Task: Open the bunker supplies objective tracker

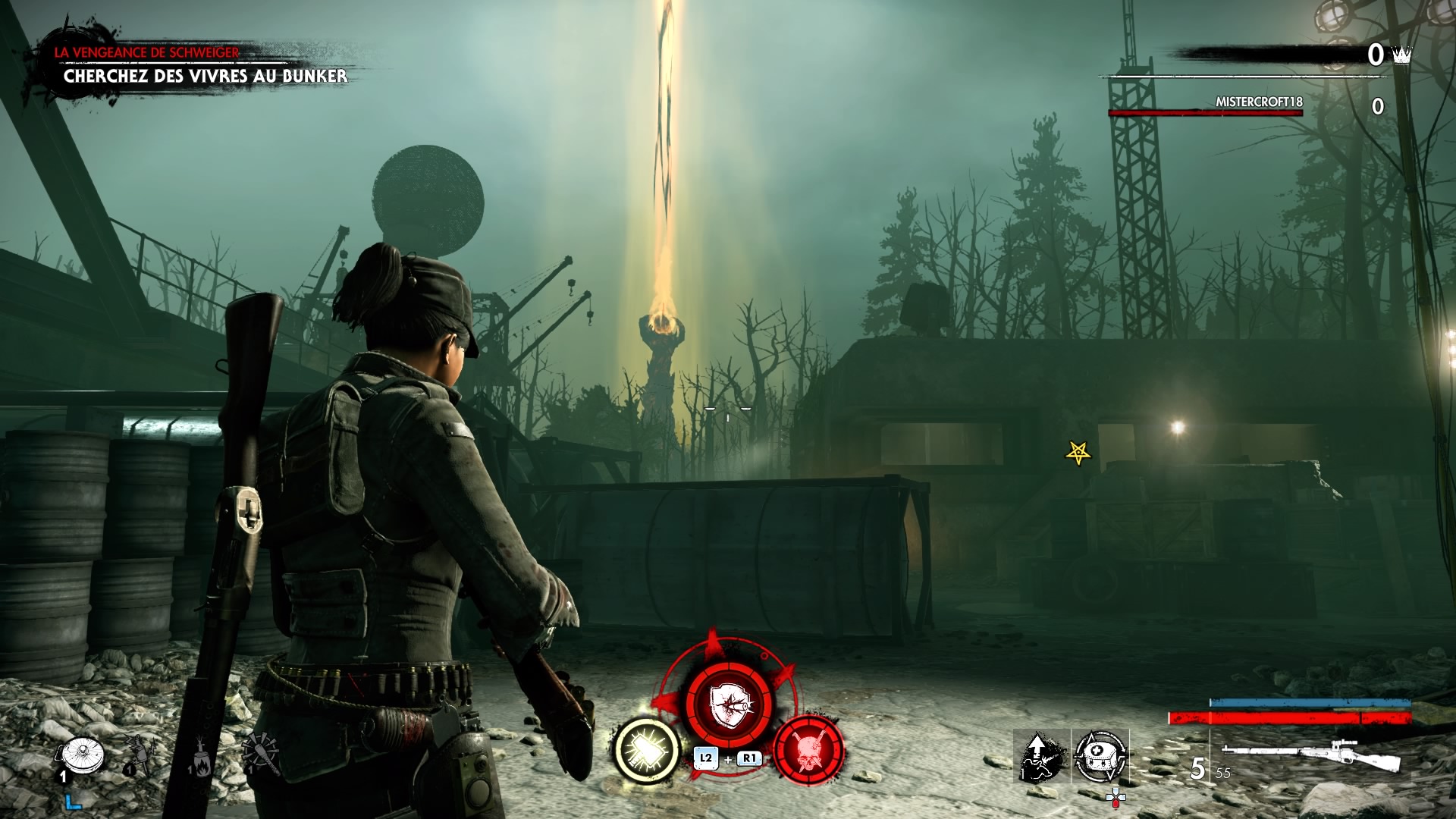Action: tap(205, 75)
